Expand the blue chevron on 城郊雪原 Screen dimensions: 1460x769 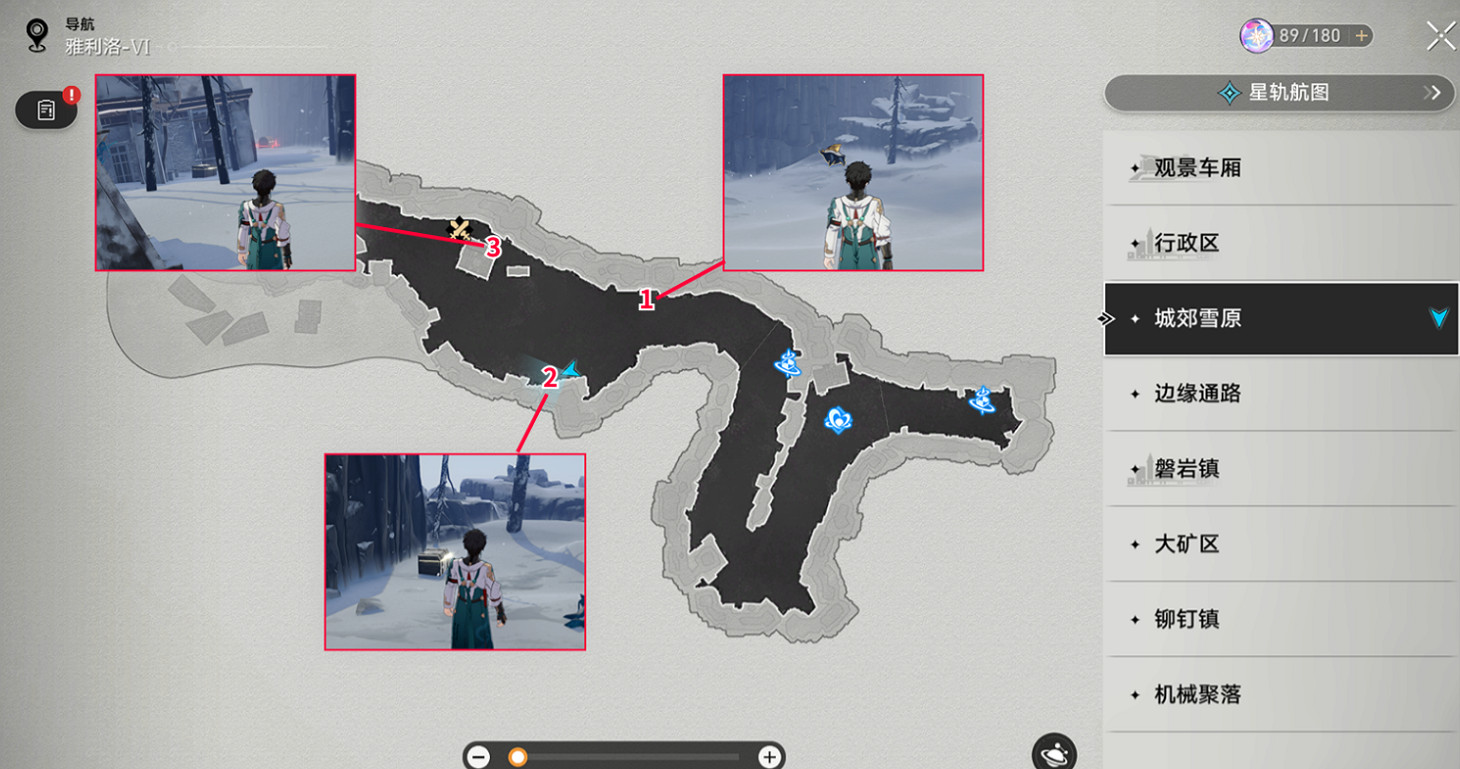tap(1437, 318)
